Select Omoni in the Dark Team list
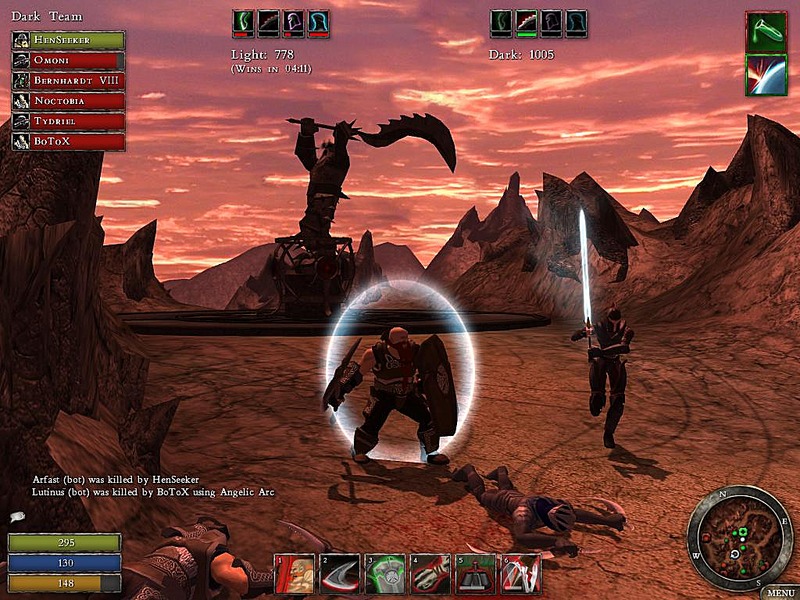Screen dimensions: 800x600 (68, 60)
